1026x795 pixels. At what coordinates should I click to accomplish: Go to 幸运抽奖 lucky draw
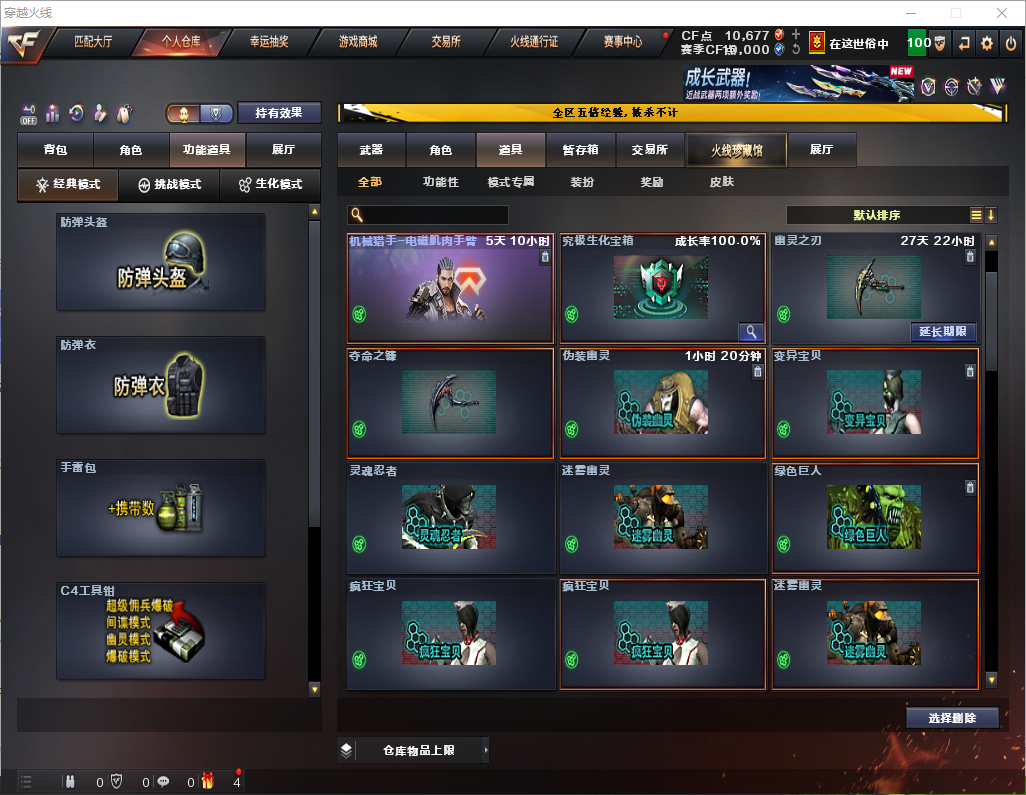tap(268, 42)
